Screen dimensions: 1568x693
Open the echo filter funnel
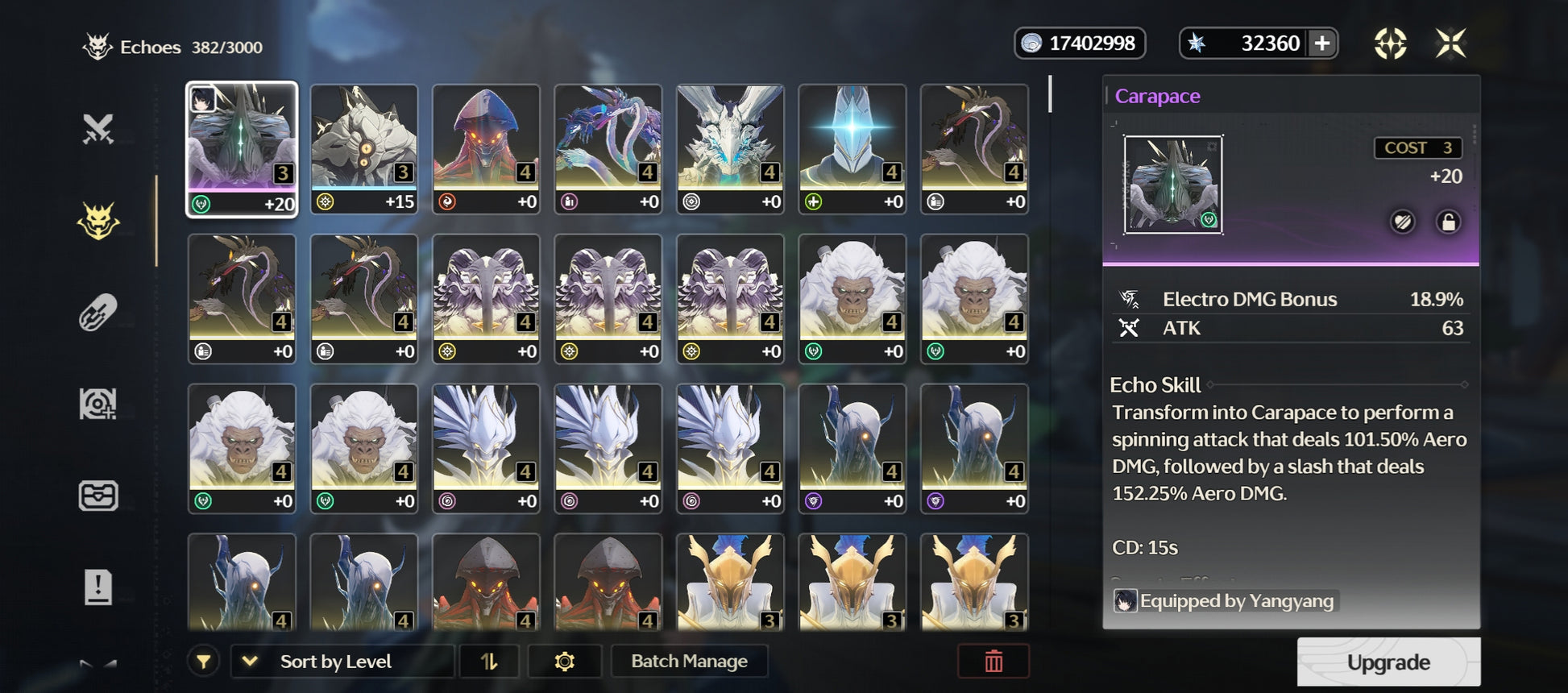204,662
